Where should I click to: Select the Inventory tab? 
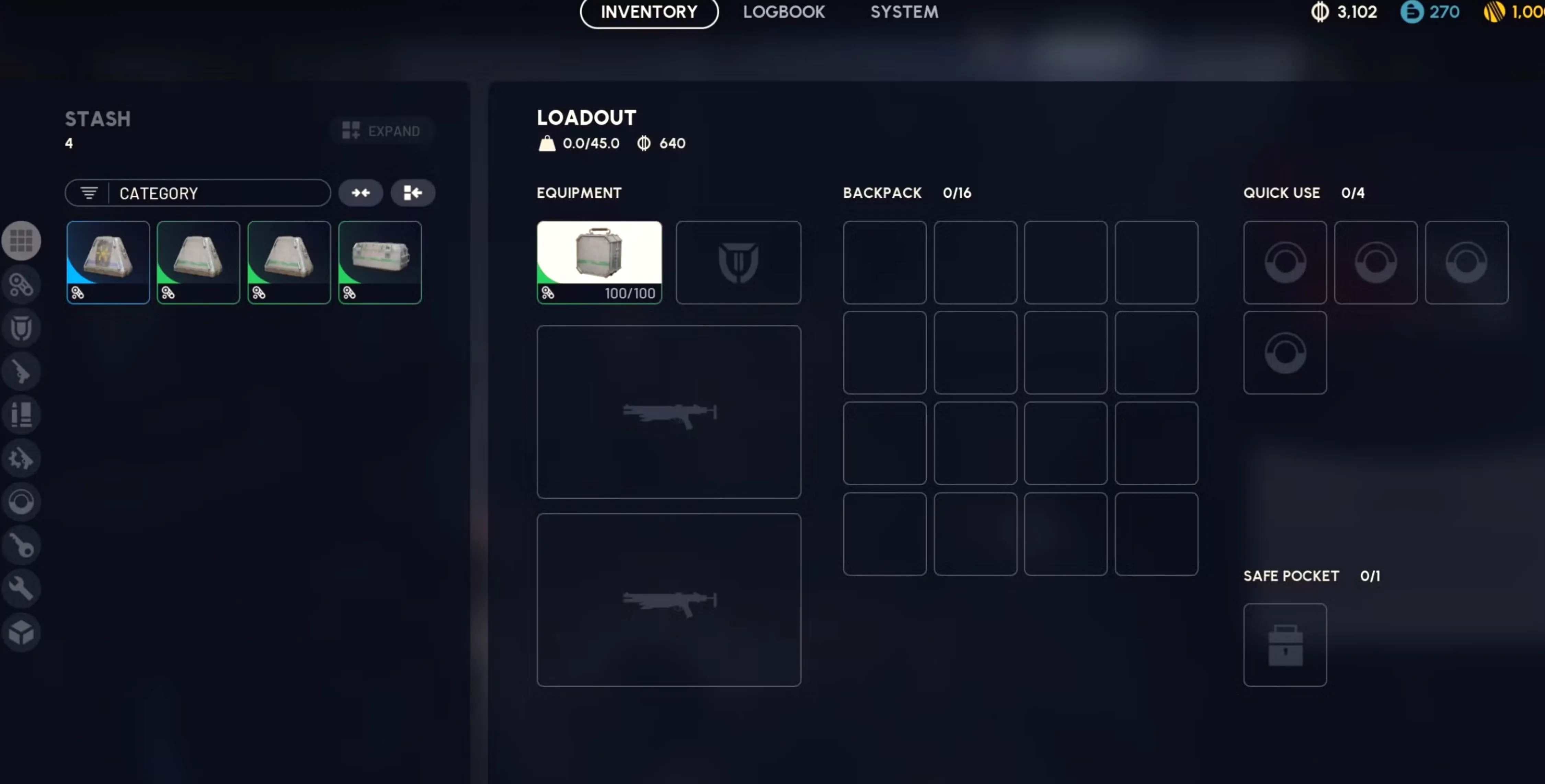[x=649, y=12]
